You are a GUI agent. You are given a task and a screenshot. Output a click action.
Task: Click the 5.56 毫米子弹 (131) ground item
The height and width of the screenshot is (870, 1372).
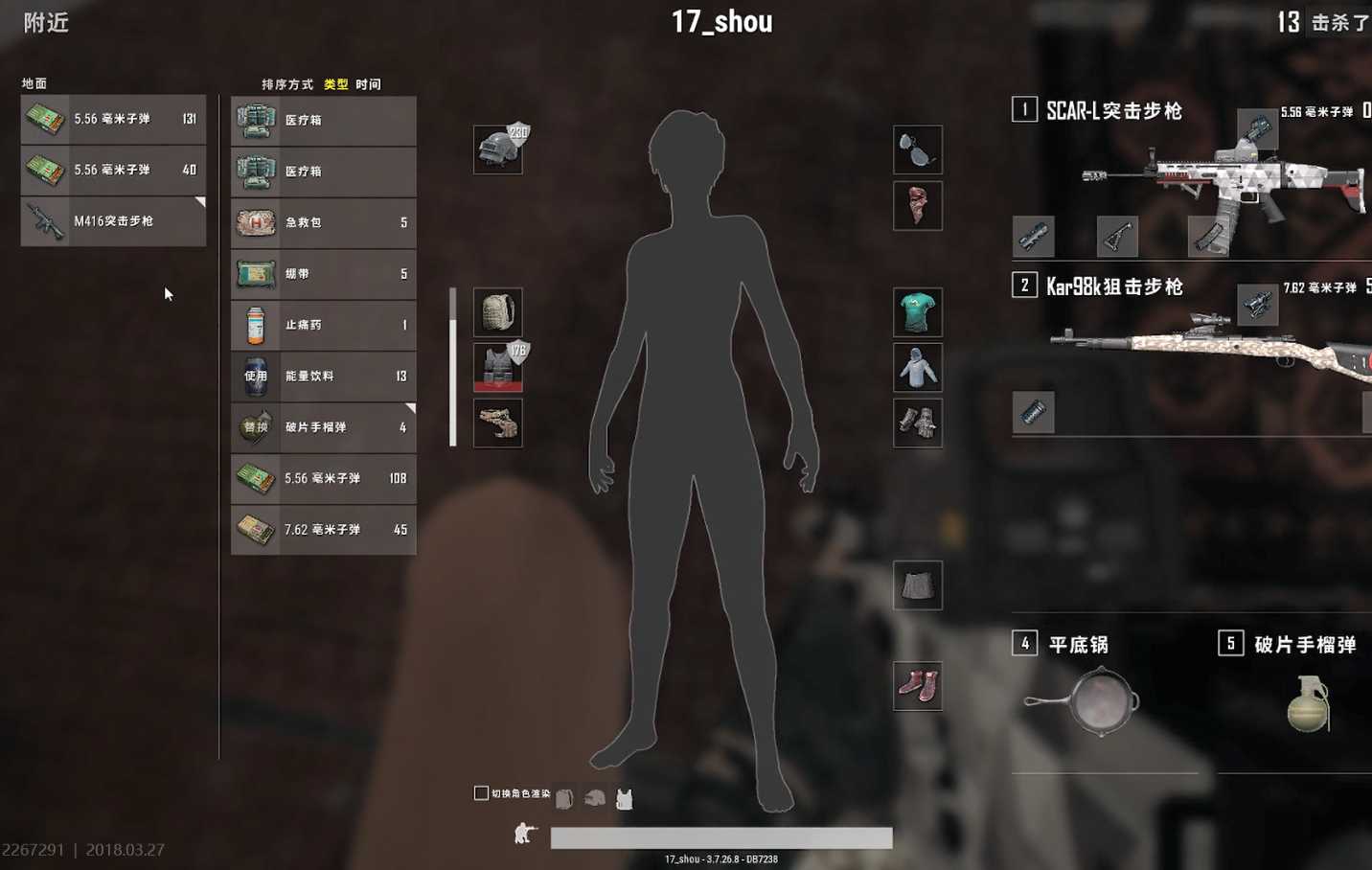112,119
